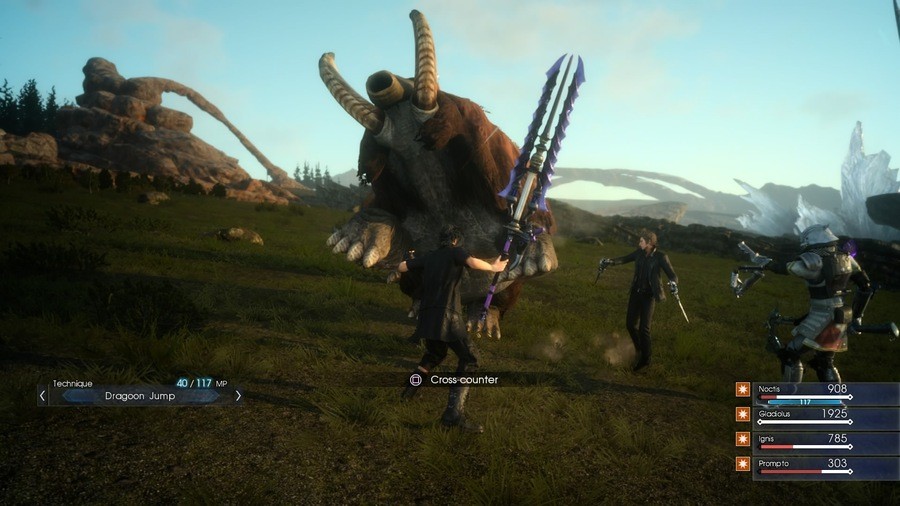Click the orange status icon beside Prompto
This screenshot has height=506, width=900.
[742, 464]
